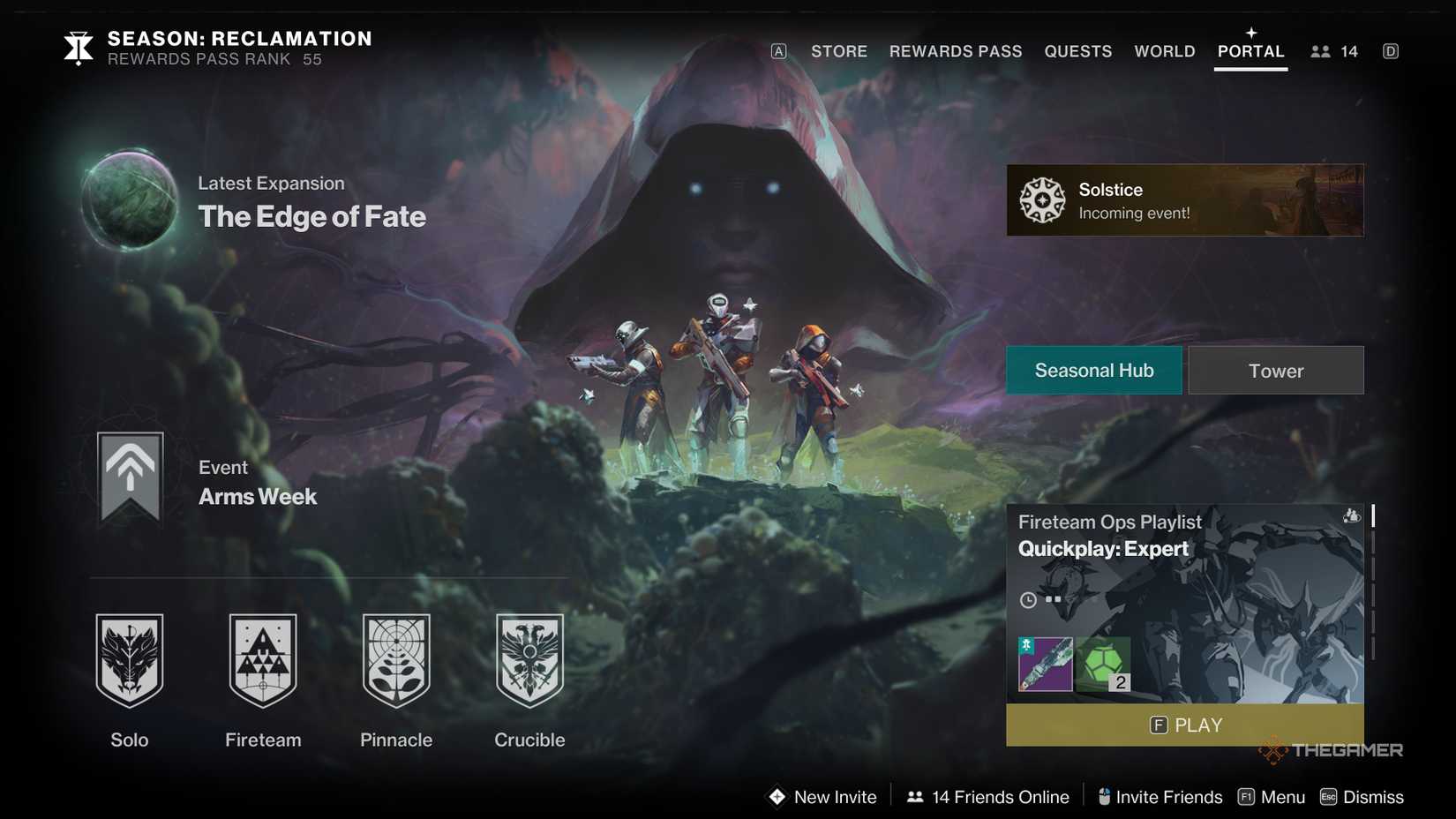The width and height of the screenshot is (1456, 819).
Task: Click the Solstice event gear icon
Action: 1042,199
